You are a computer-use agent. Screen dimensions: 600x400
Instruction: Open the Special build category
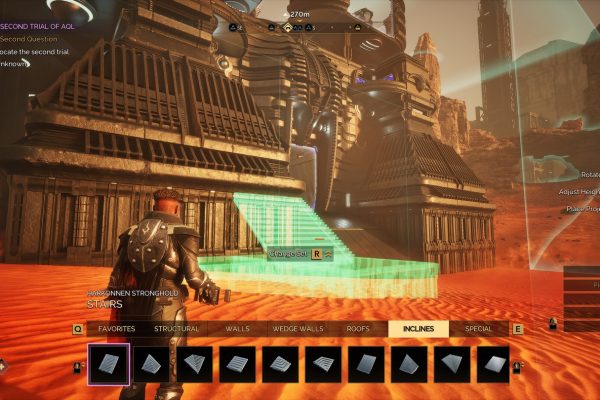(478, 328)
